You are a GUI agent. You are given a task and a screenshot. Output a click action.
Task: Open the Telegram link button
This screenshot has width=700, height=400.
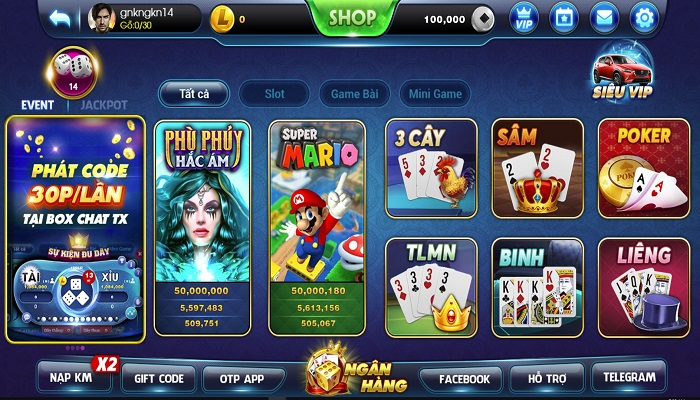click(x=629, y=378)
